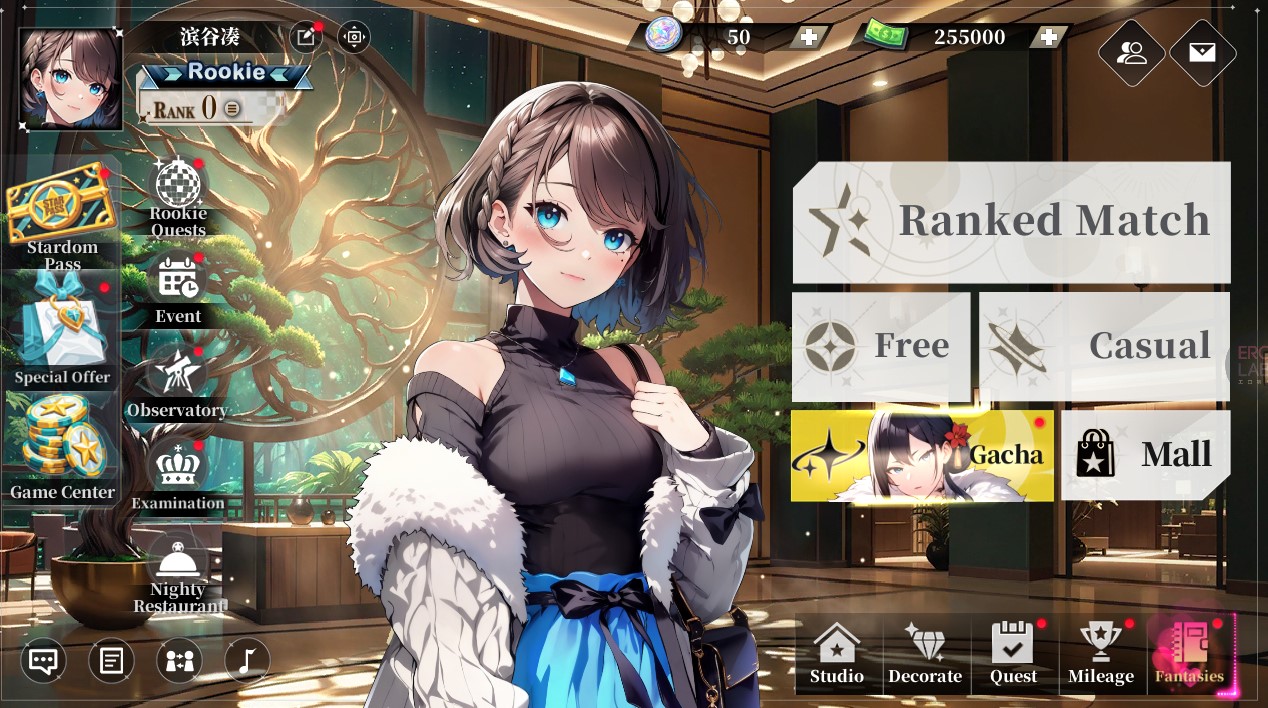Visit the Mall shop
The height and width of the screenshot is (708, 1268).
tap(1145, 455)
